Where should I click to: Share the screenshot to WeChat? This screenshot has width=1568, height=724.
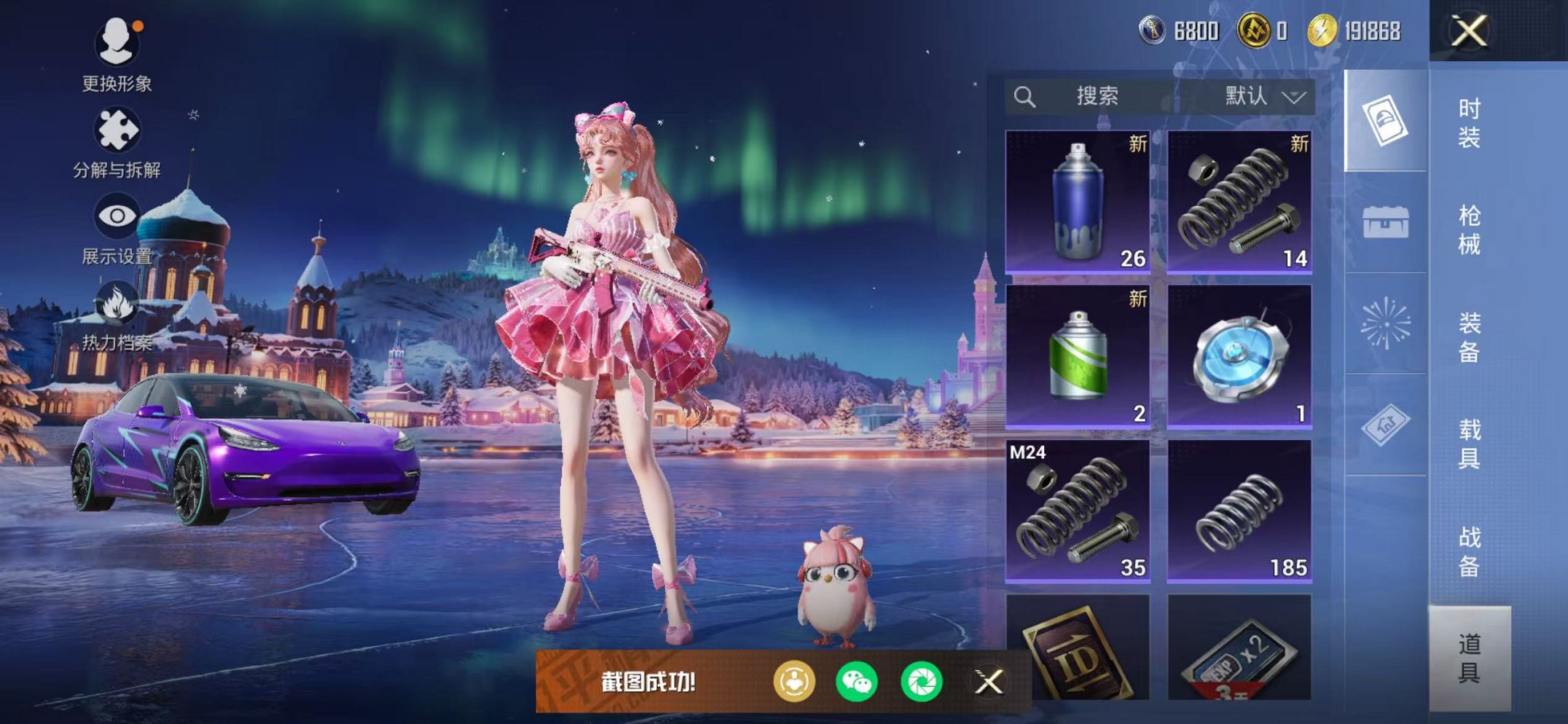coord(856,682)
